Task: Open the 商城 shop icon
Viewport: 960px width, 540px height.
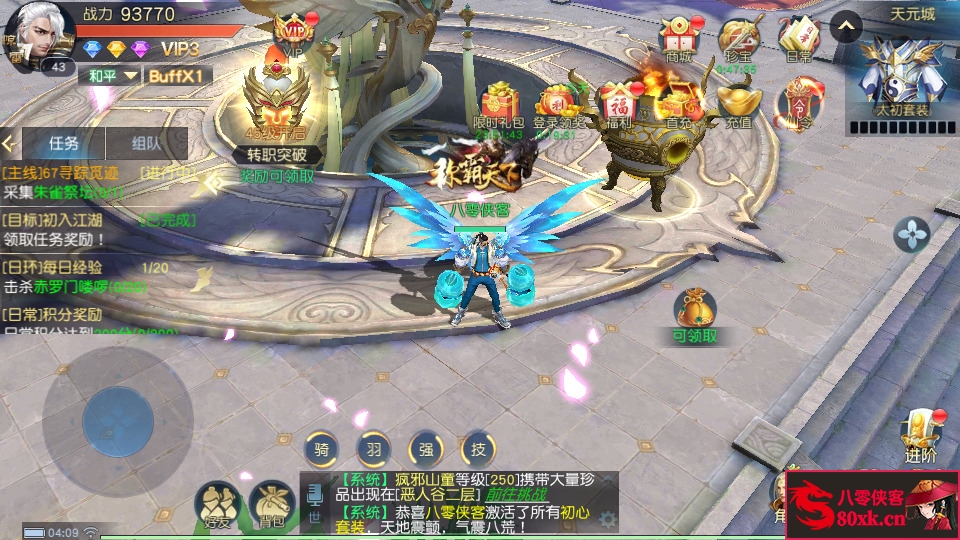Action: (679, 39)
